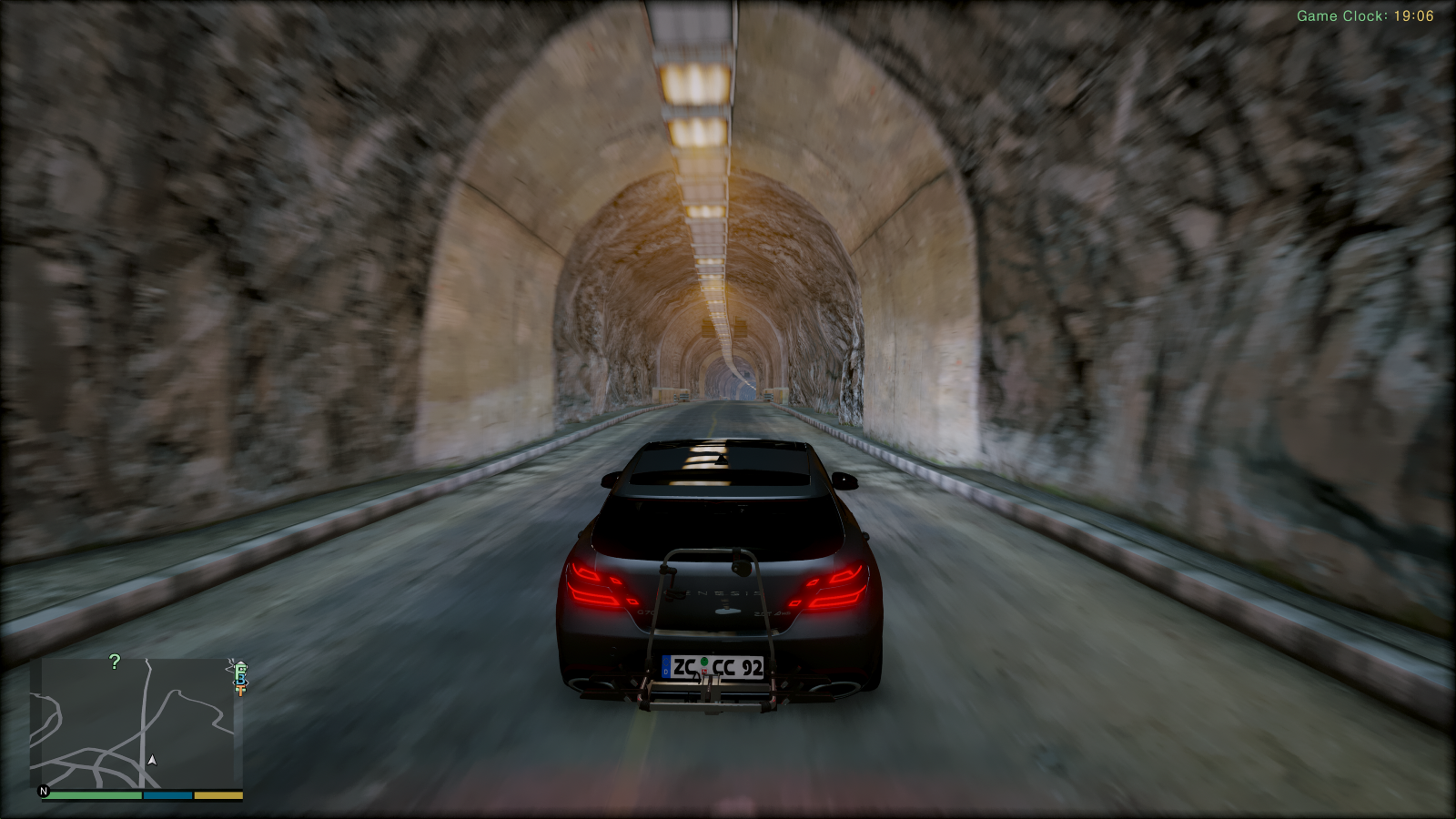Select the green question mark blip
Screen dimensions: 1456x819
(115, 662)
